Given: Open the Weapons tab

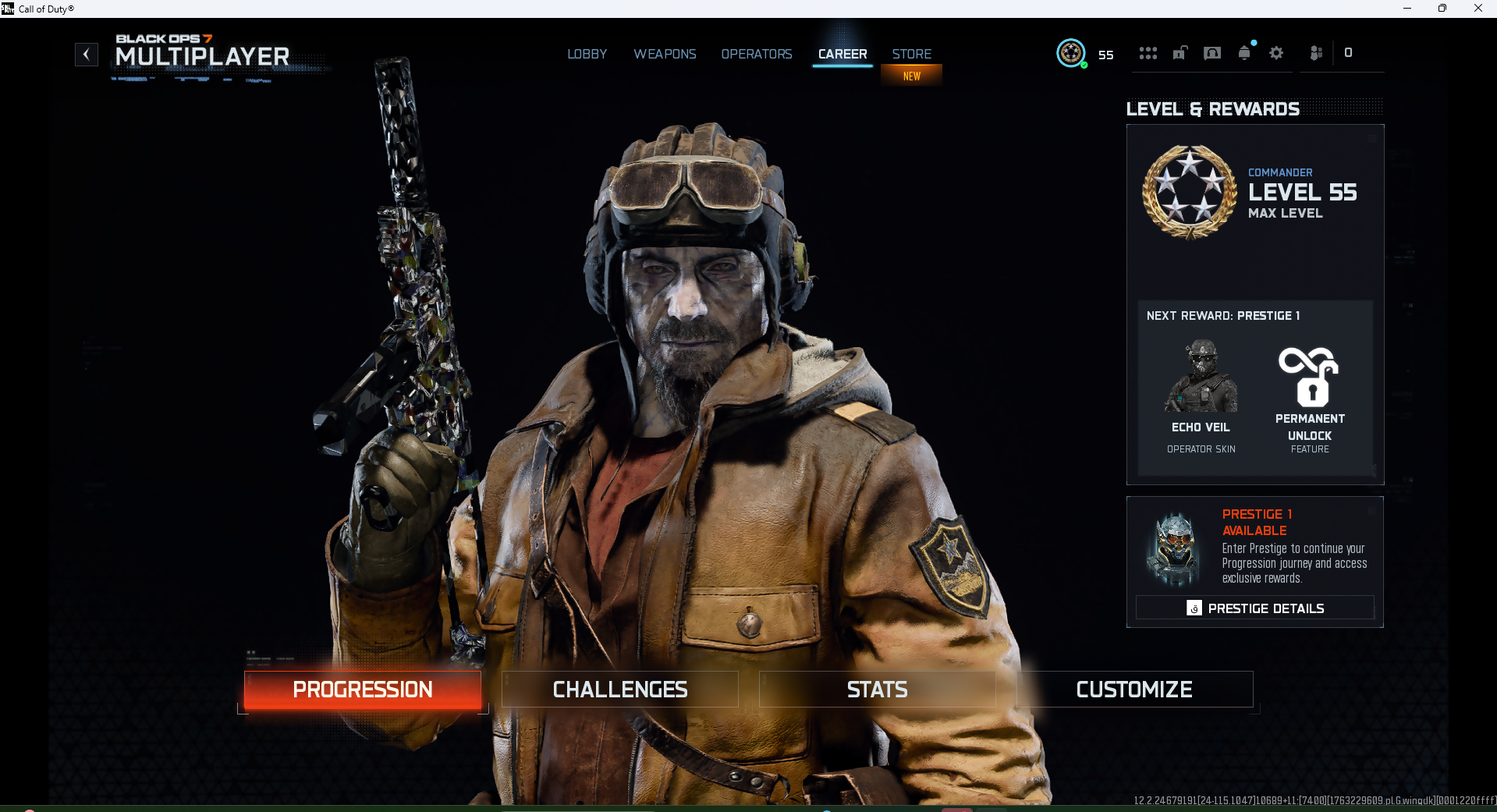Looking at the screenshot, I should (665, 55).
